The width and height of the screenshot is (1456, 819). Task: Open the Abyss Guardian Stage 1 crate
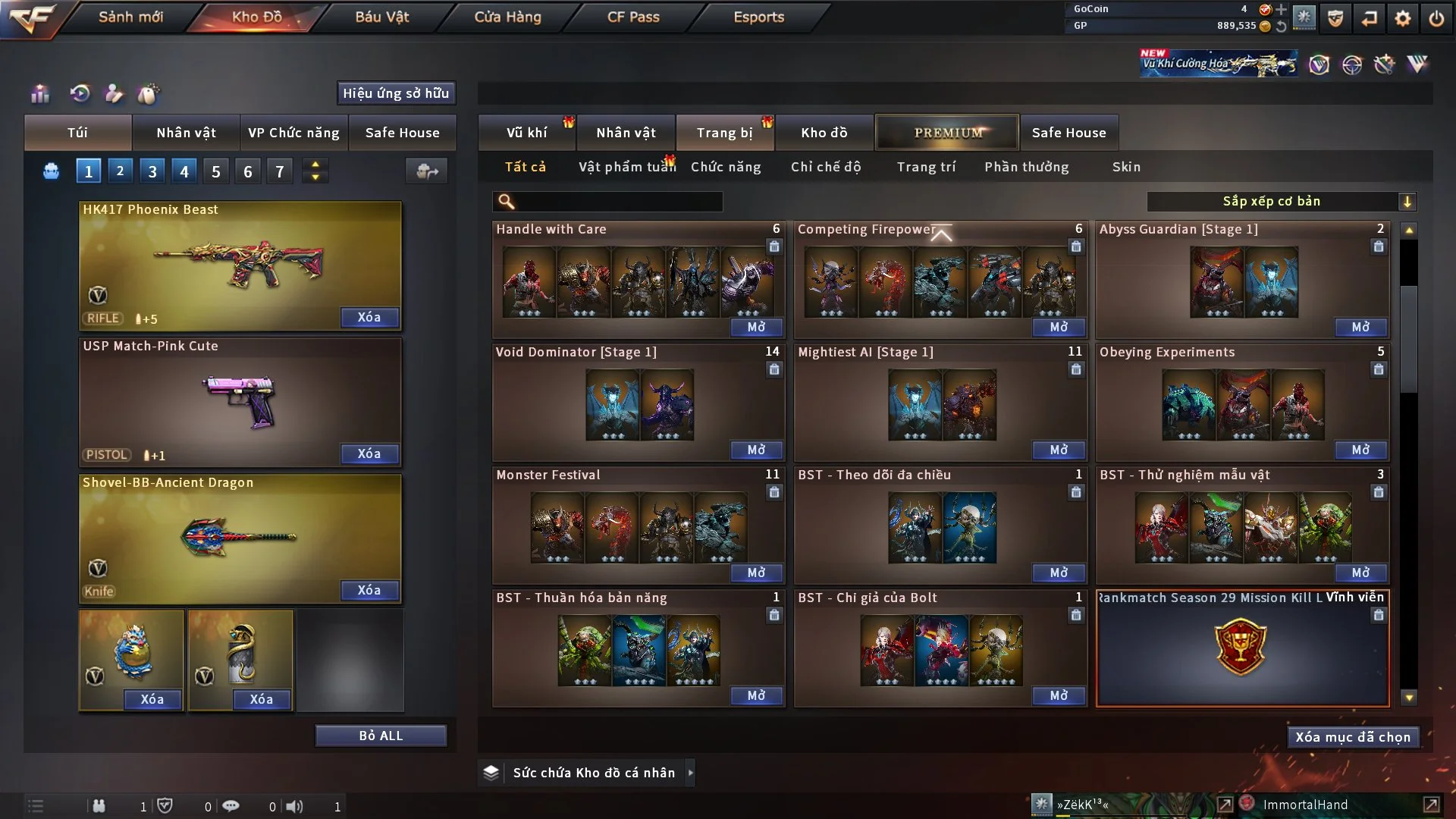1360,327
